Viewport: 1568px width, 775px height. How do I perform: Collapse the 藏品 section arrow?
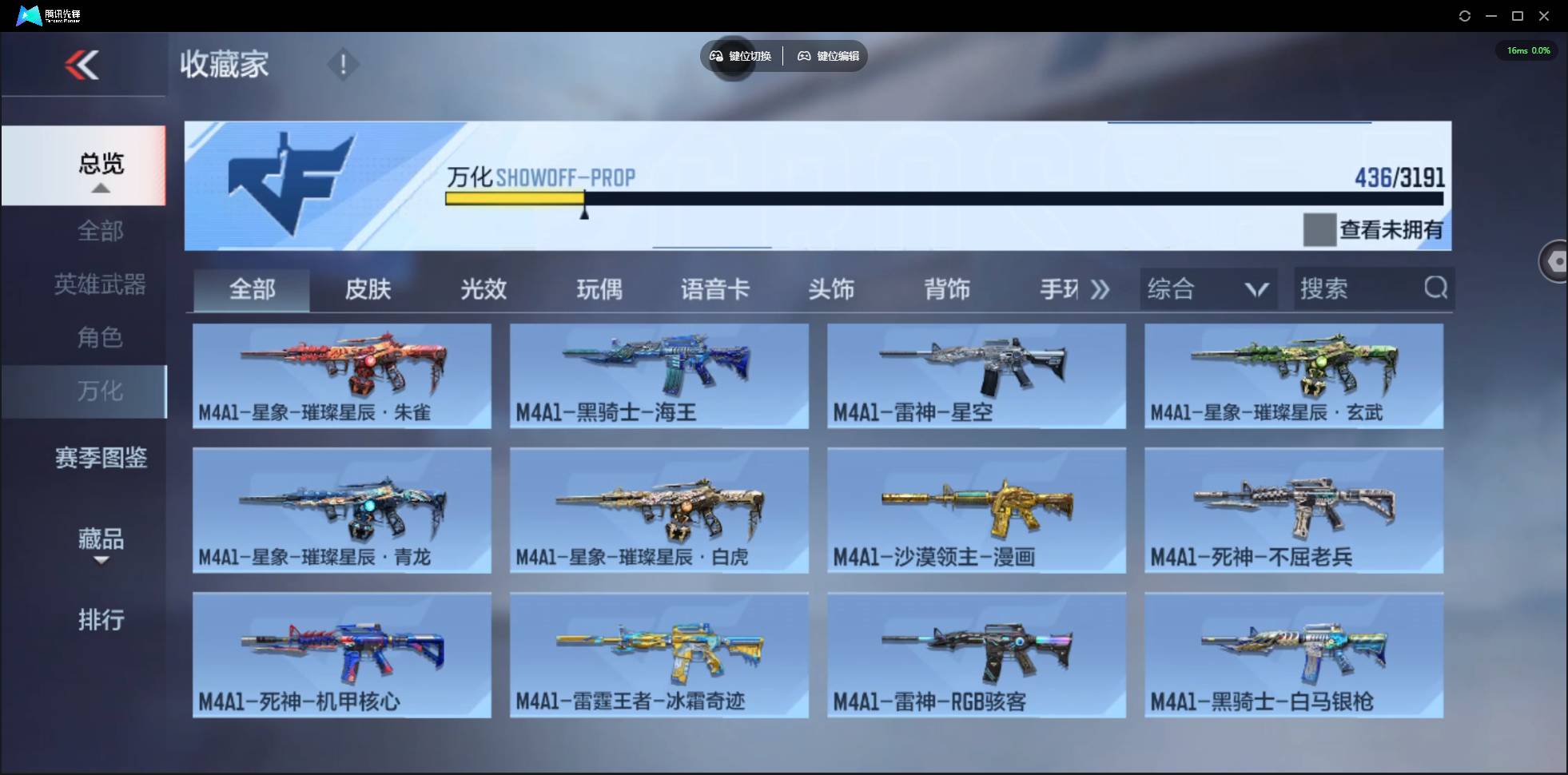[101, 562]
